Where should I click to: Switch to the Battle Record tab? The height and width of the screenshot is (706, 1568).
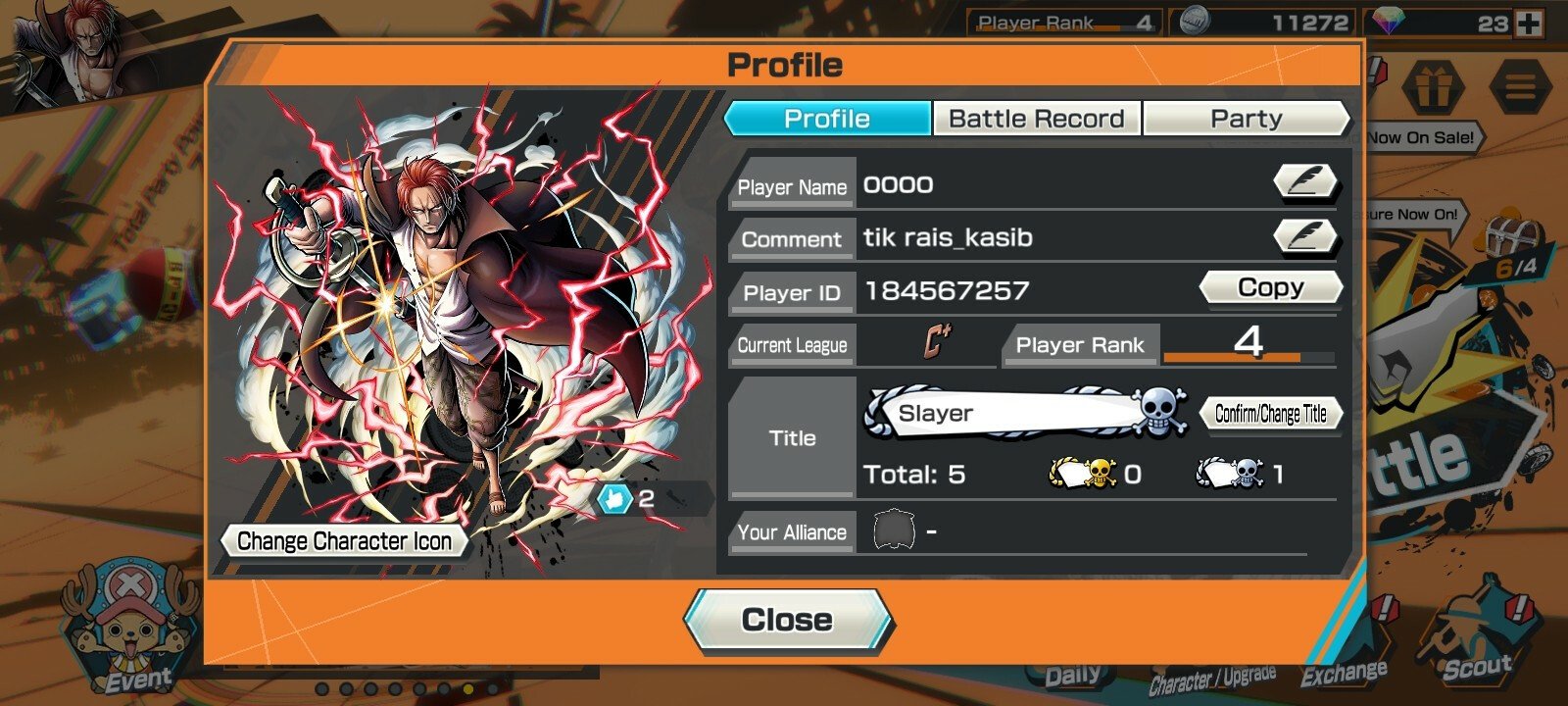click(1036, 119)
